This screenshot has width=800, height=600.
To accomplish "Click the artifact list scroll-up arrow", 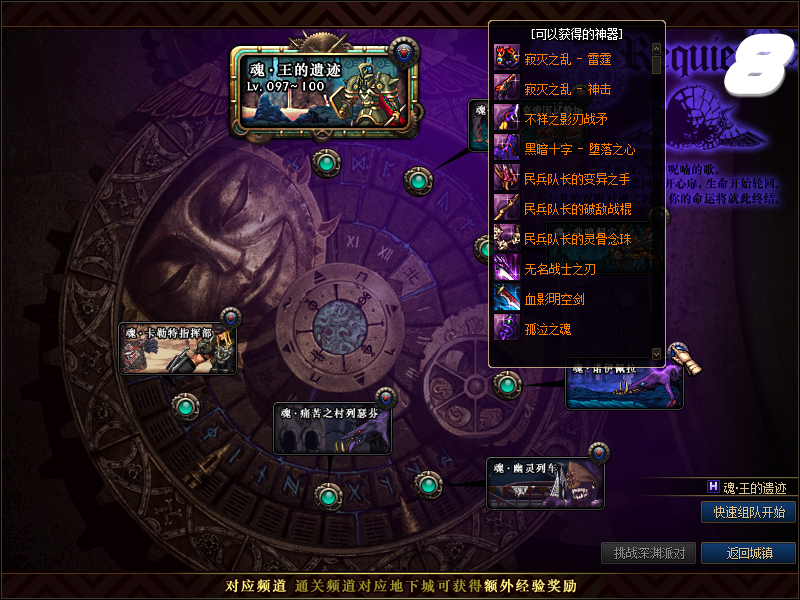I will pyautogui.click(x=656, y=47).
